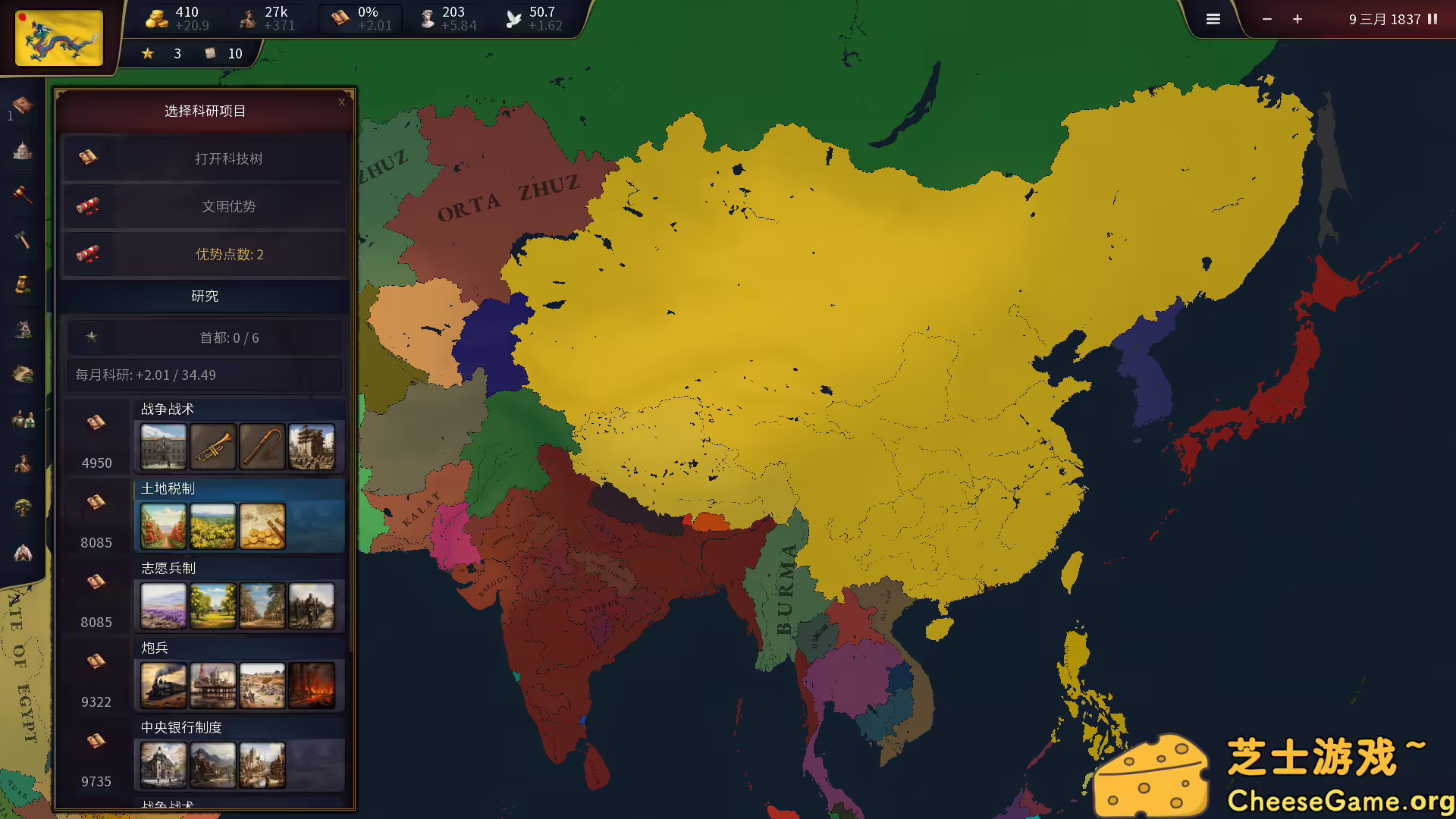The height and width of the screenshot is (819, 1456).
Task: Open the hamburger menu at top right
Action: 1213,18
